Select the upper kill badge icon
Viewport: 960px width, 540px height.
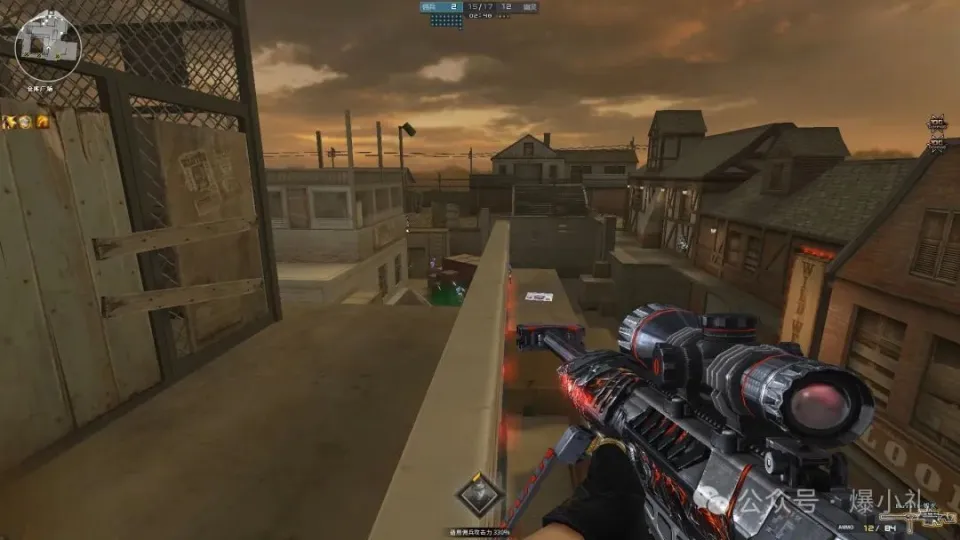(x=937, y=124)
